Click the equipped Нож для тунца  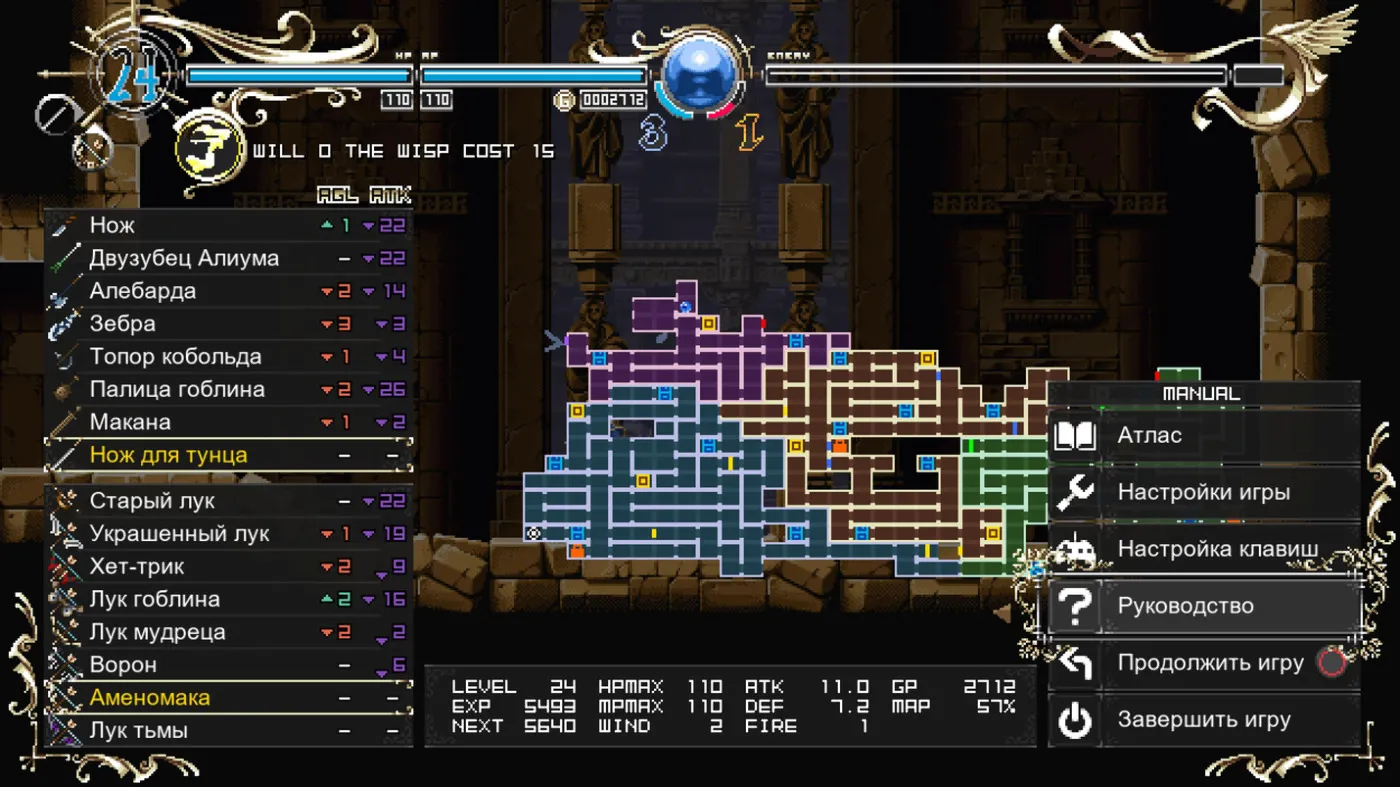(x=228, y=455)
